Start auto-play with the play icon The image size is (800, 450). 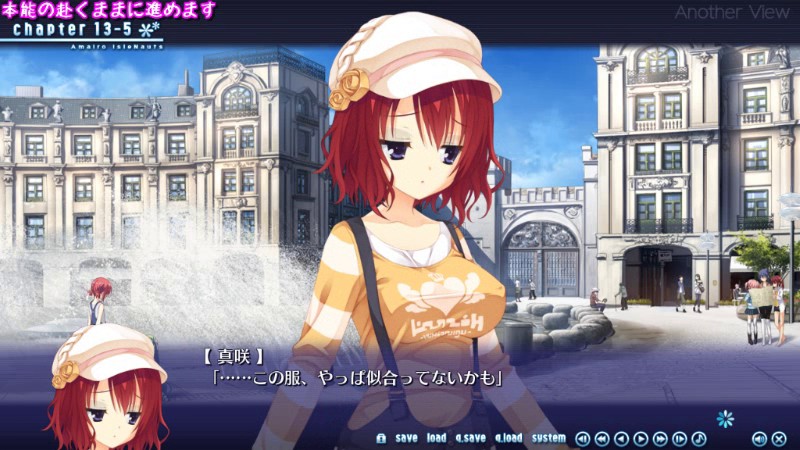coord(641,438)
